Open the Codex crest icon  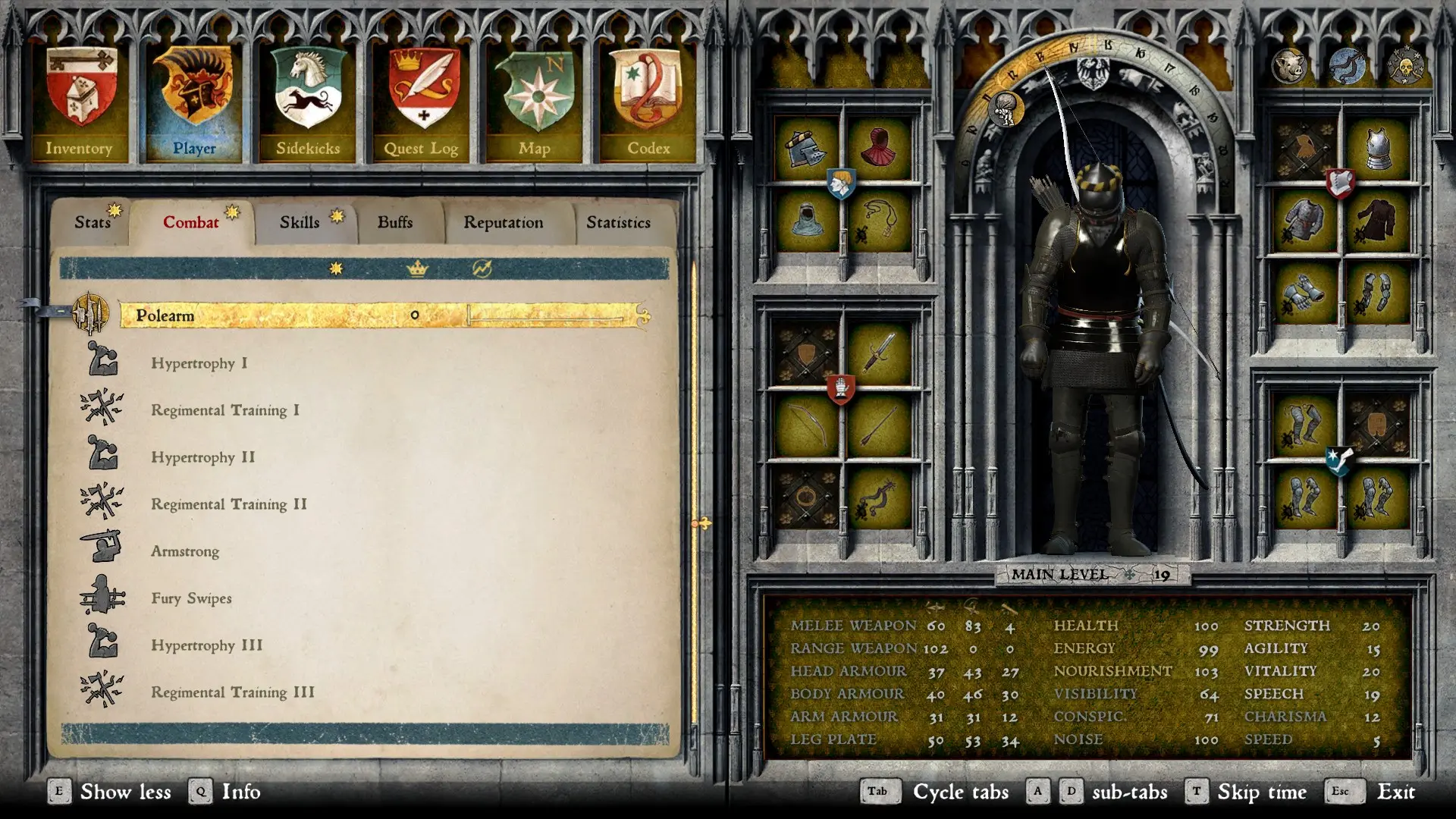pyautogui.click(x=650, y=91)
